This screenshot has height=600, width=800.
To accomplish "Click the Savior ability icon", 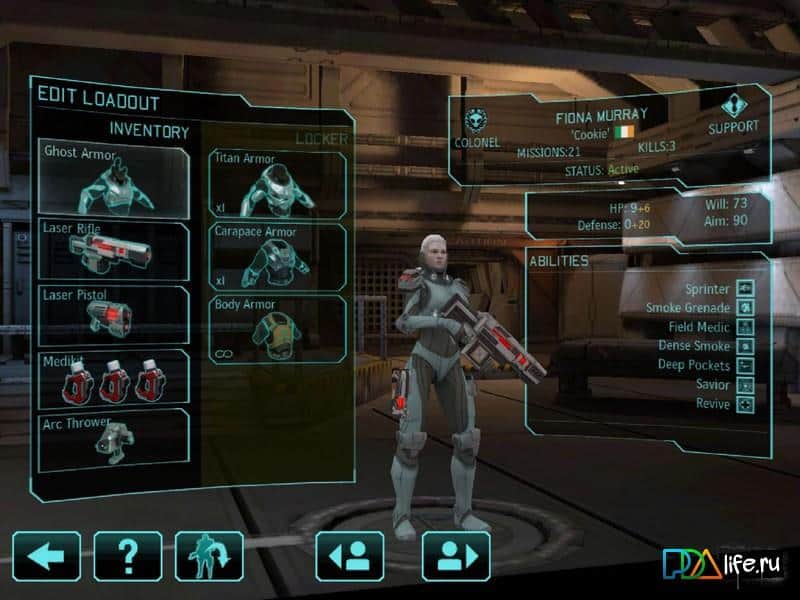I will pyautogui.click(x=745, y=385).
